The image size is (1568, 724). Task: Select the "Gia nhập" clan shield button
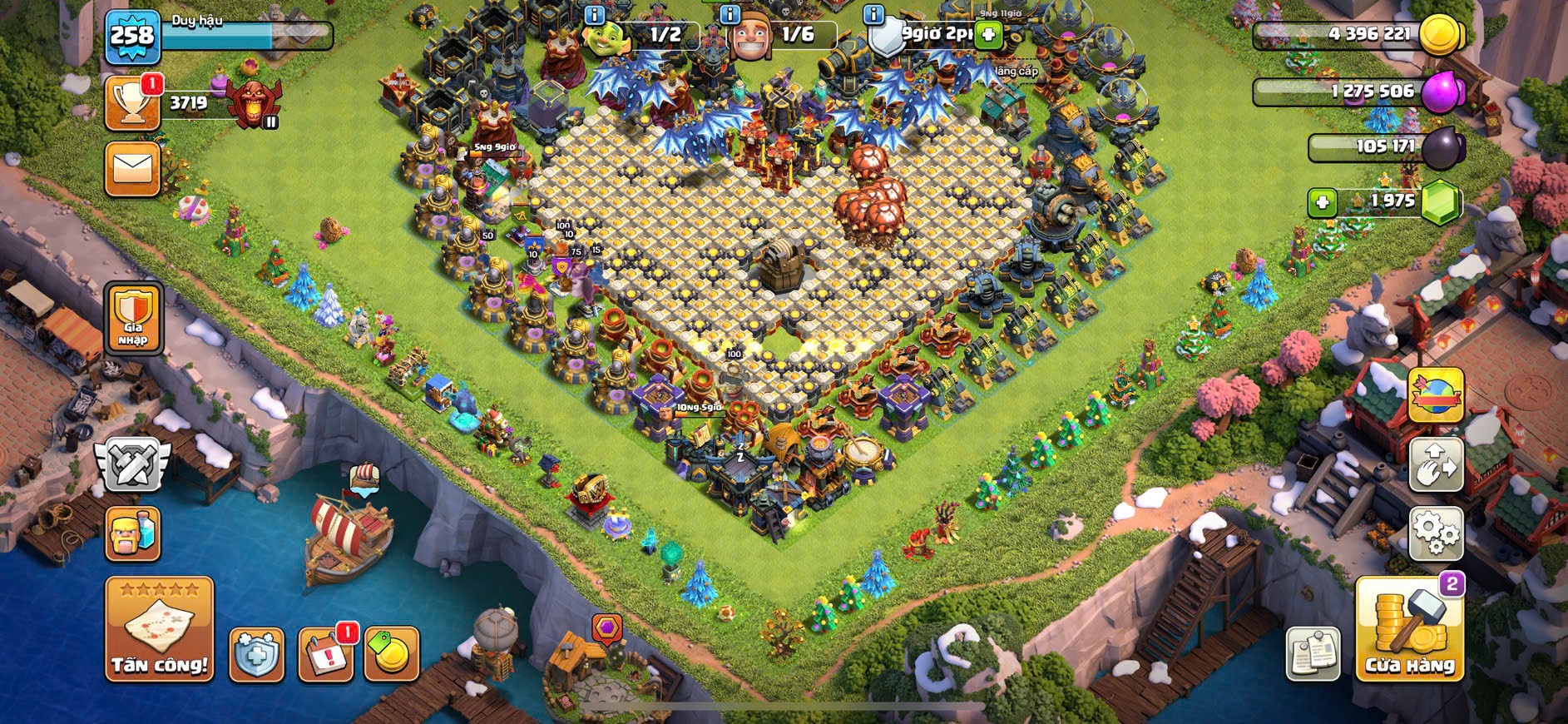click(132, 317)
